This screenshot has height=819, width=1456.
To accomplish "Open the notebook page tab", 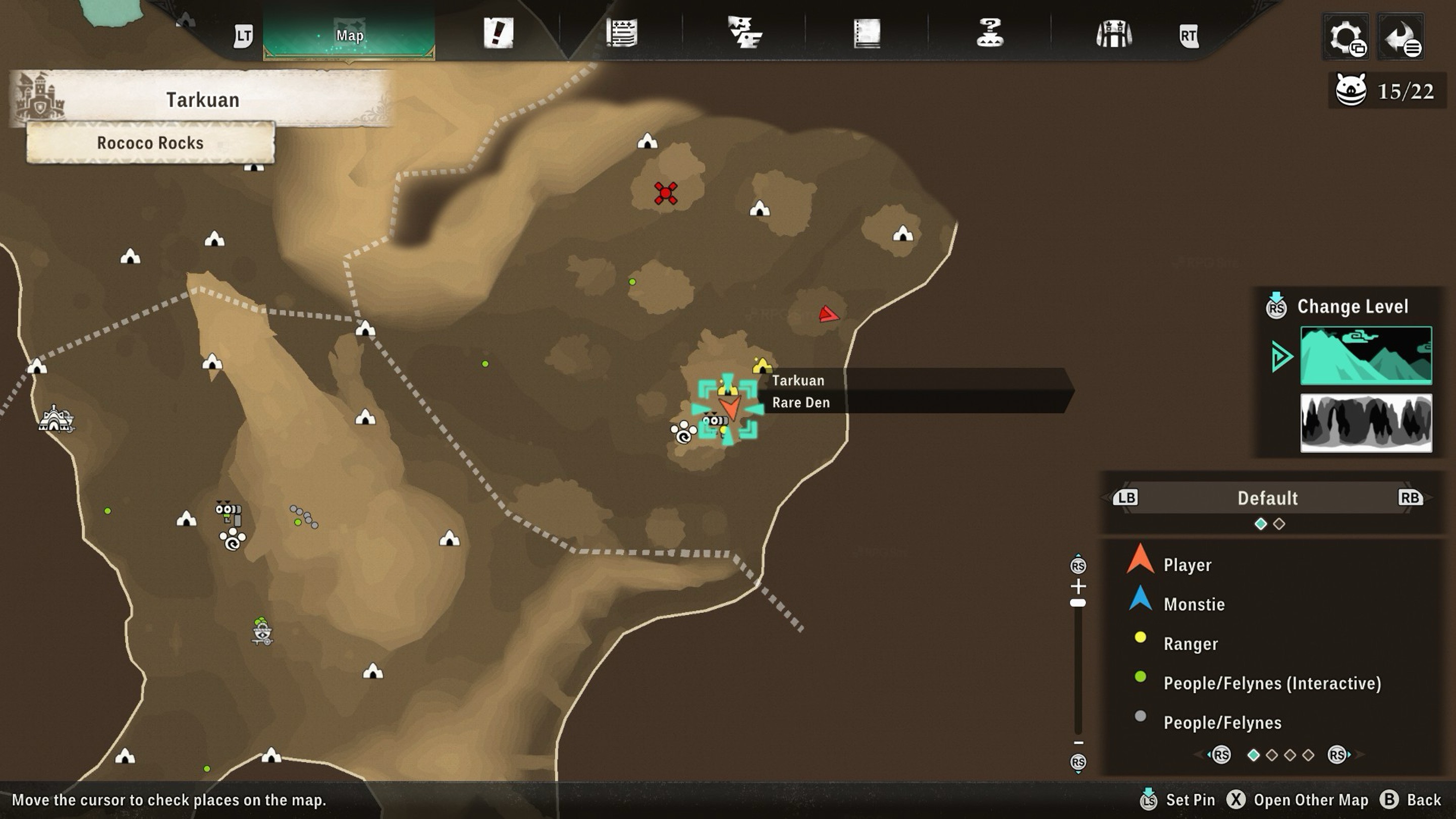I will pyautogui.click(x=867, y=34).
